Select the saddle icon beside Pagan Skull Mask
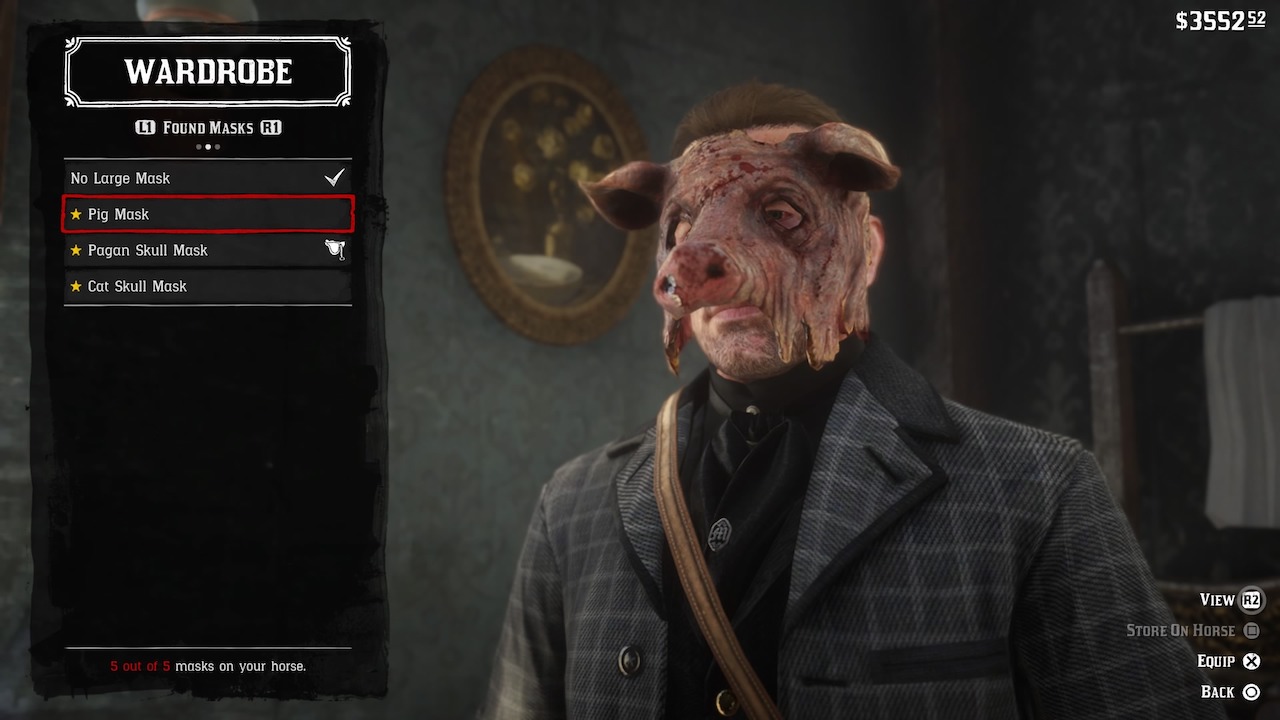This screenshot has width=1280, height=720. click(336, 248)
